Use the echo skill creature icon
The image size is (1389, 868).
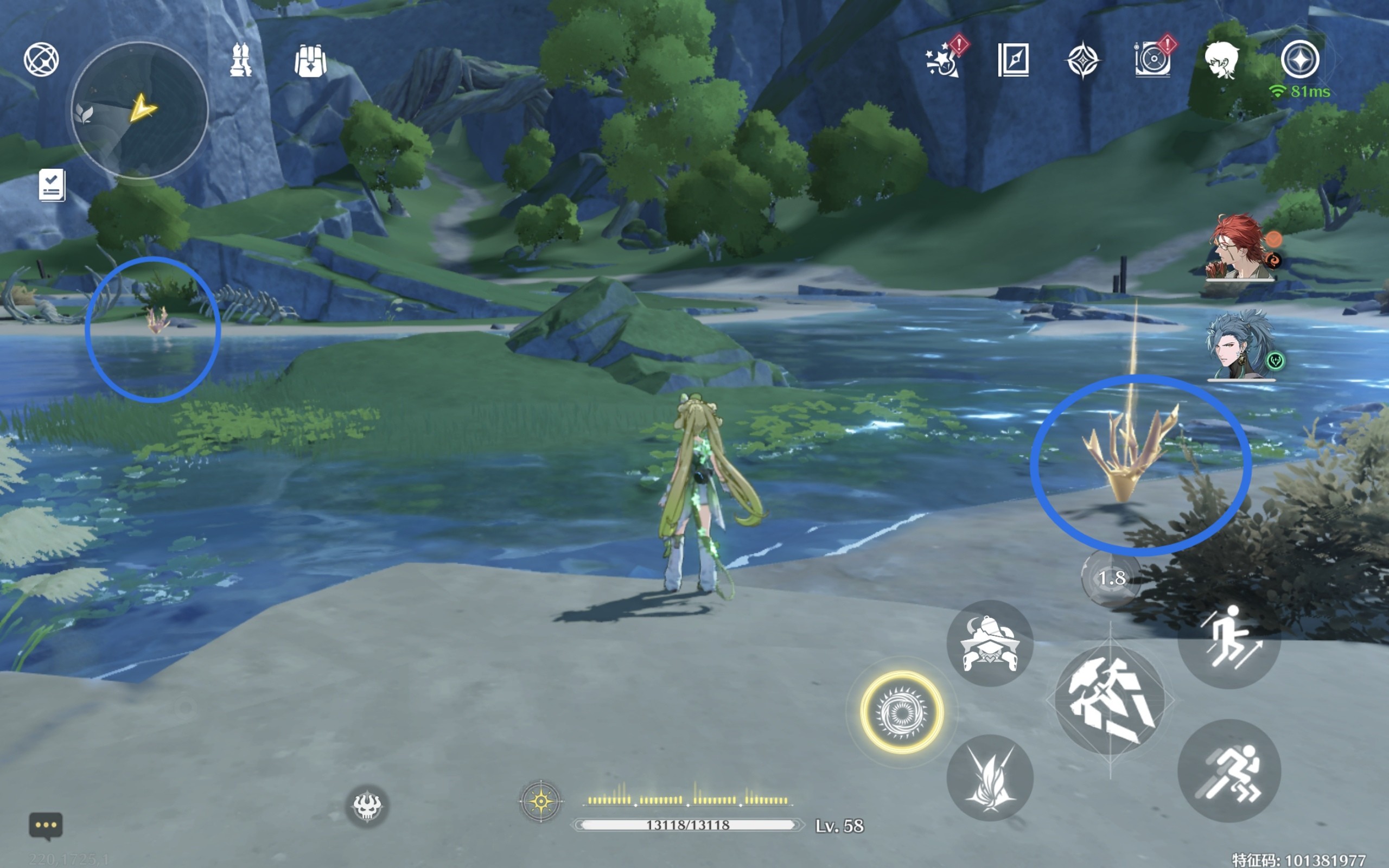(990, 643)
